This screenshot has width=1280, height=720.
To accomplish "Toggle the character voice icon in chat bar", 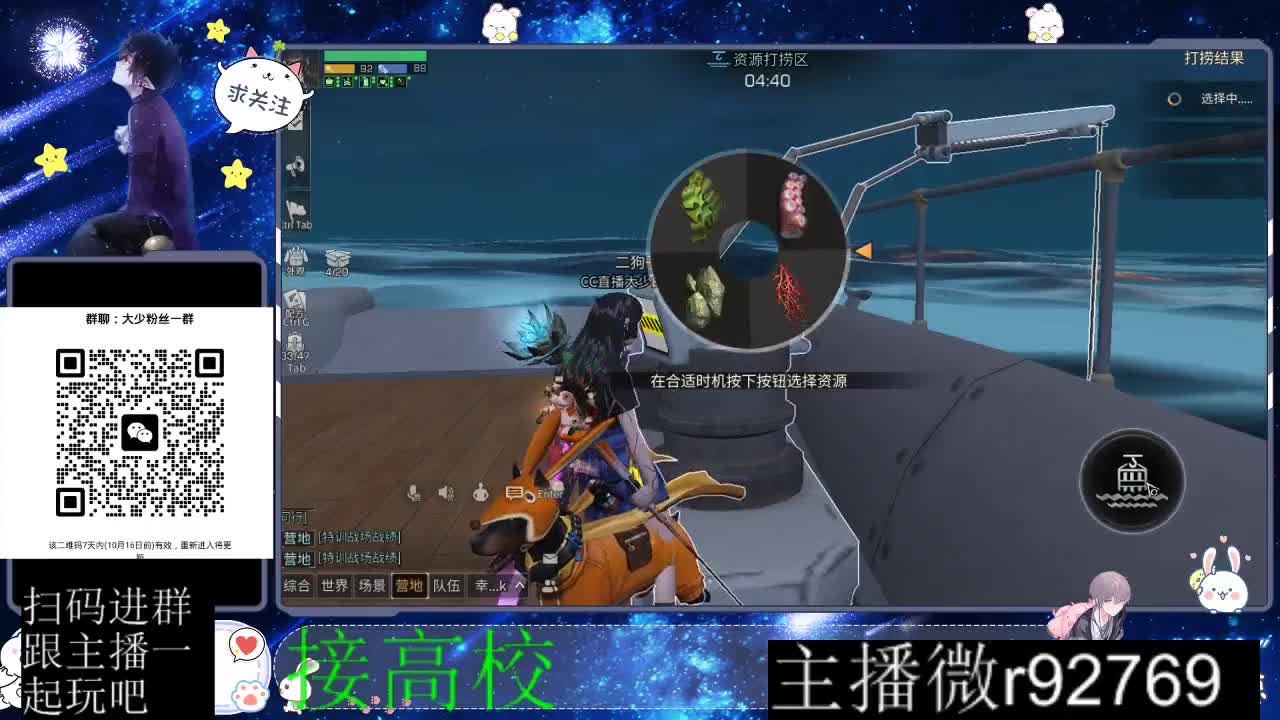I will pyautogui.click(x=481, y=494).
